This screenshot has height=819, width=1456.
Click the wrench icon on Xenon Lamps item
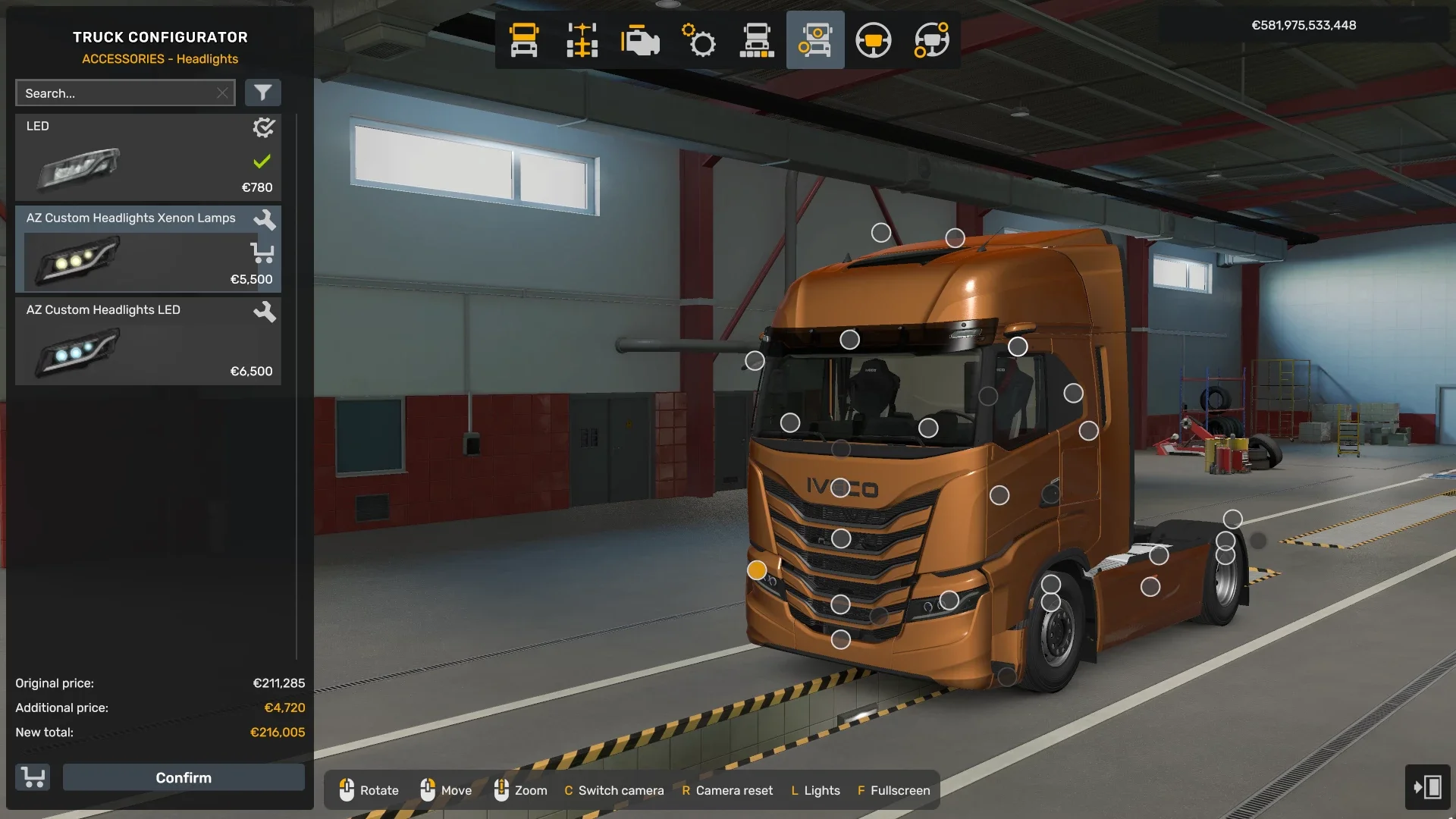[265, 220]
